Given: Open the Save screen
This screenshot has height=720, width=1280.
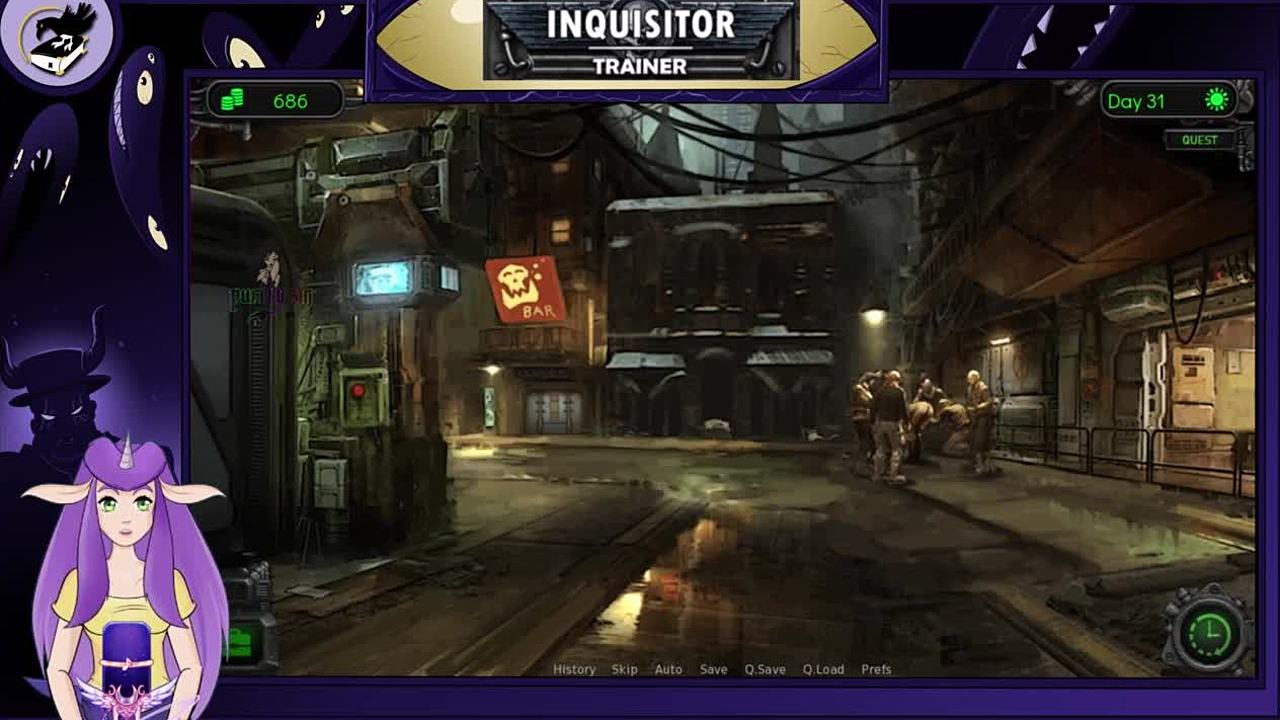Looking at the screenshot, I should [x=713, y=669].
